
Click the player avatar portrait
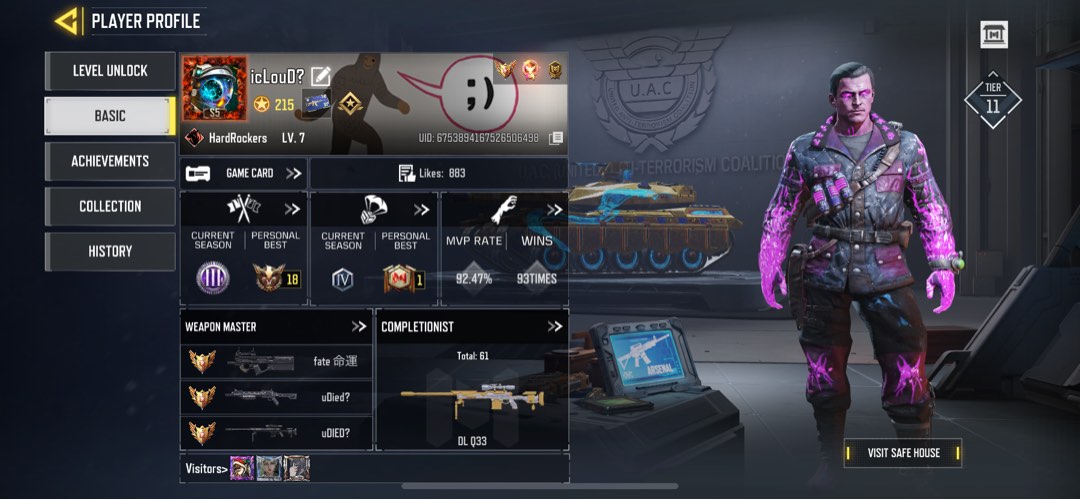pos(214,88)
